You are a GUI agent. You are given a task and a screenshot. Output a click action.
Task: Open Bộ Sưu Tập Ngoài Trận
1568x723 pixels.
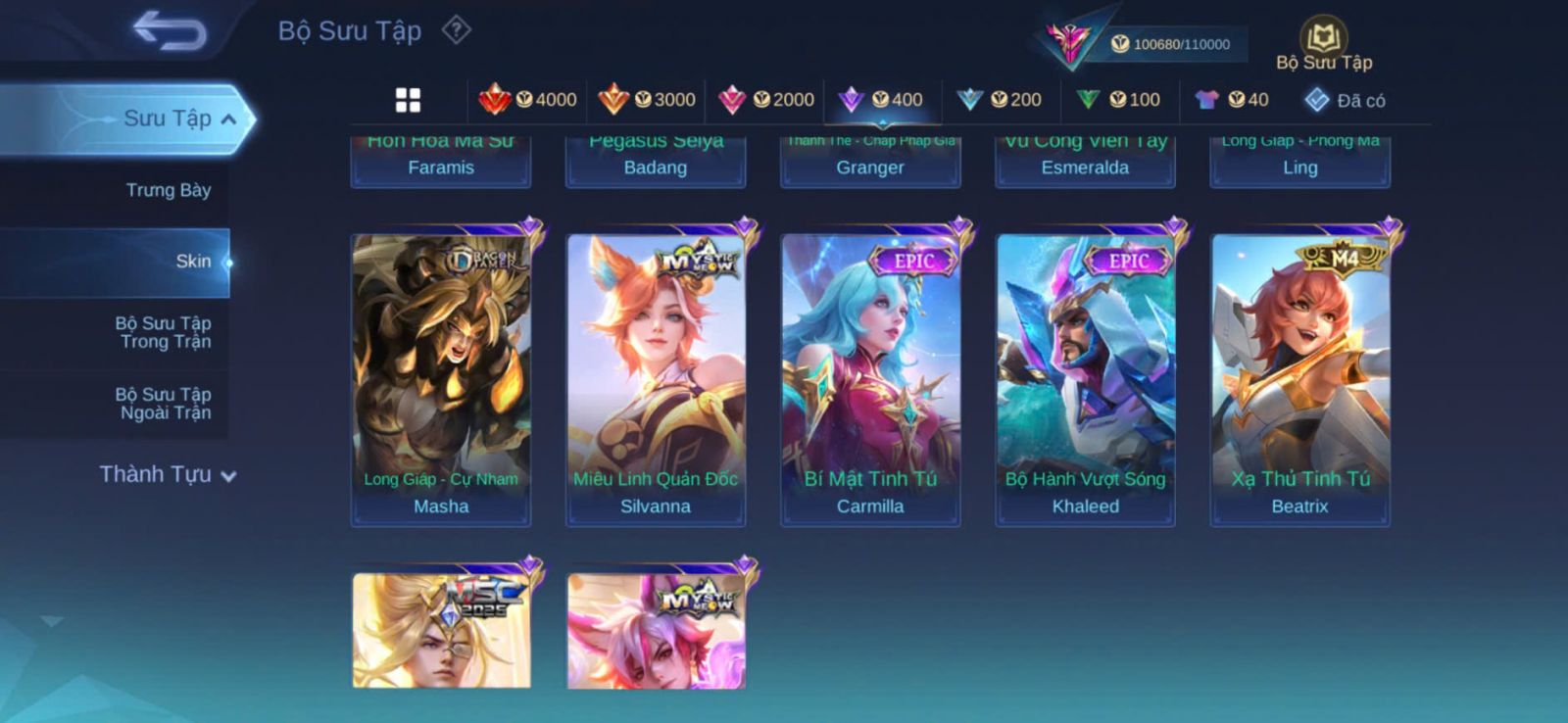164,404
